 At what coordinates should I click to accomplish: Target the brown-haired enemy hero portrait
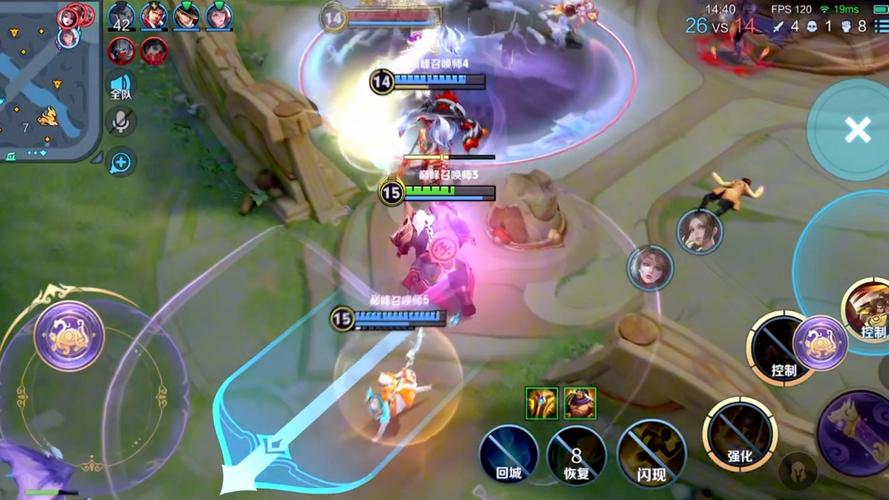pyautogui.click(x=699, y=231)
